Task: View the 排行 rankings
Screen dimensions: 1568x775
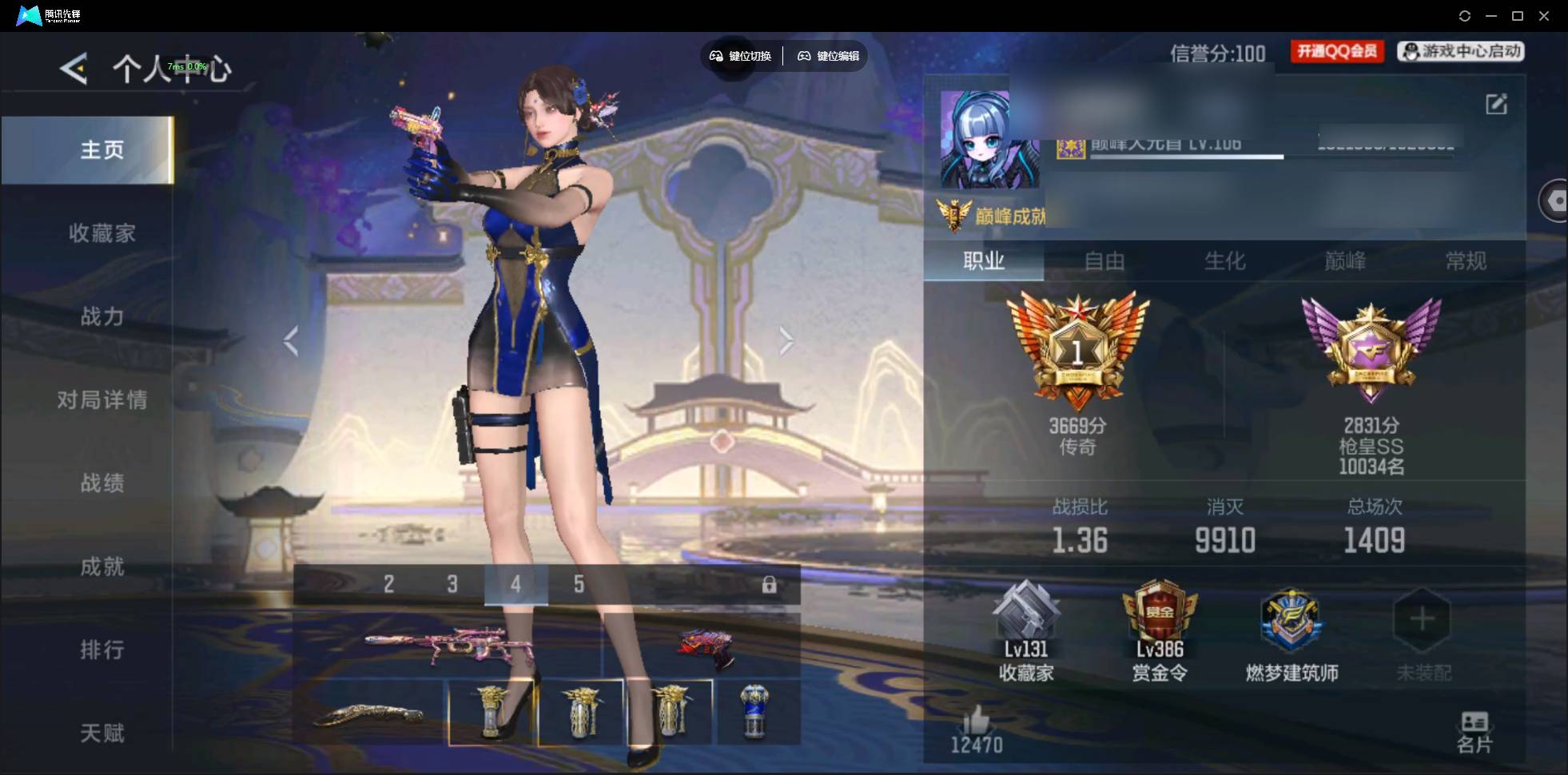Action: point(101,650)
